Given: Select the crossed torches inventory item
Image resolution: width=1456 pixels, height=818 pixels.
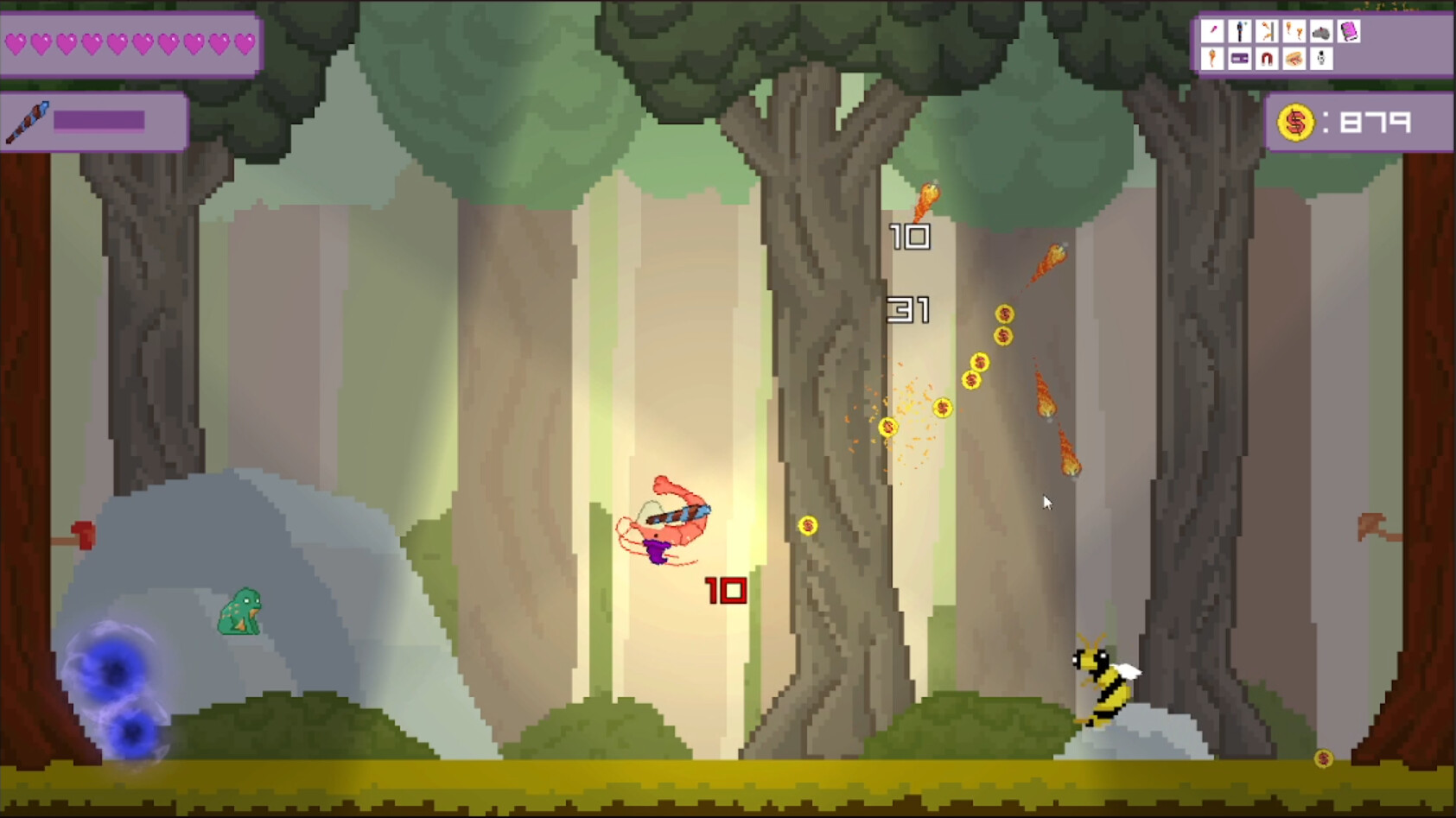Looking at the screenshot, I should click(1267, 32).
